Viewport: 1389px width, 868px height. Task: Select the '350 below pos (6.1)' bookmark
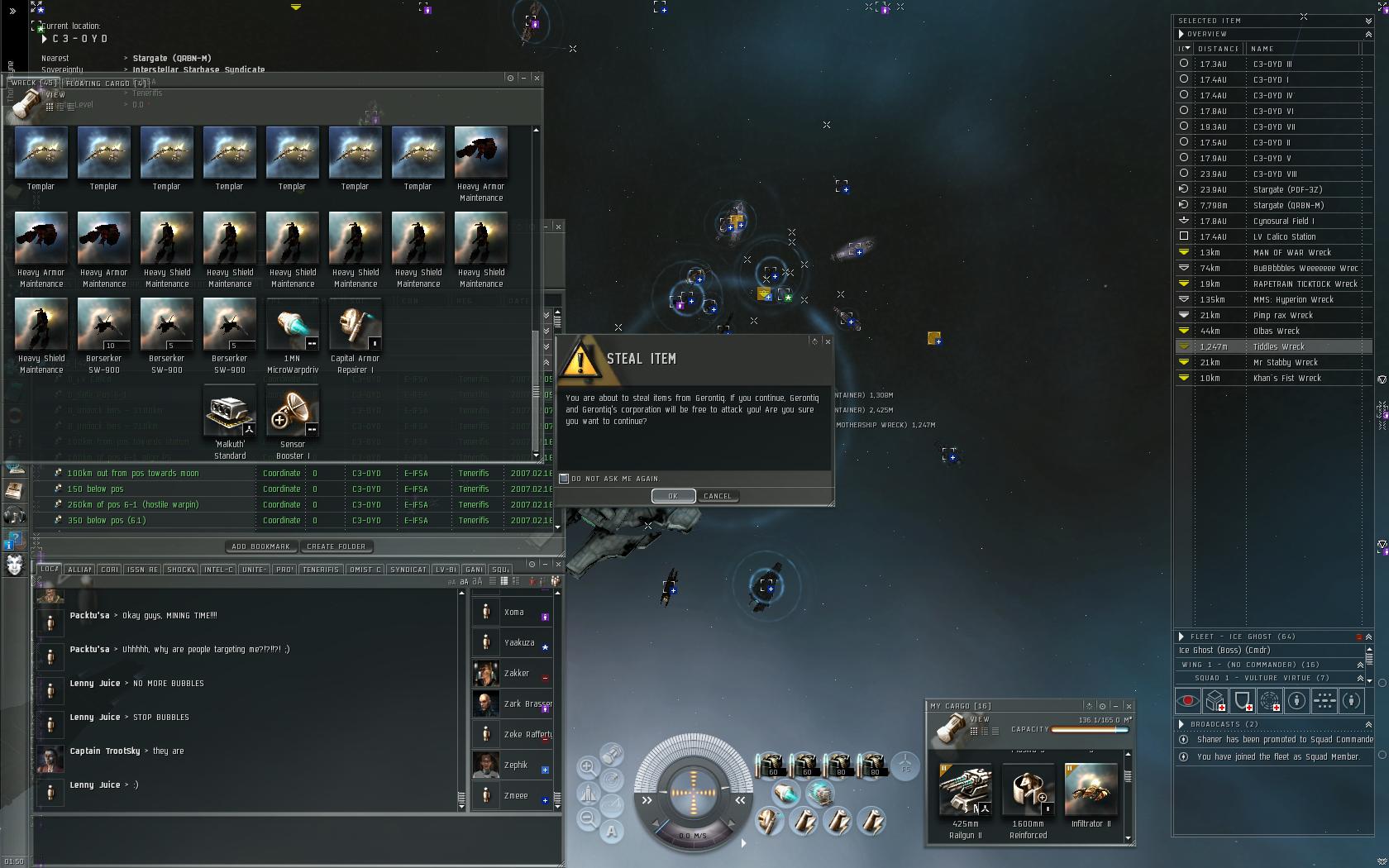pyautogui.click(x=107, y=521)
